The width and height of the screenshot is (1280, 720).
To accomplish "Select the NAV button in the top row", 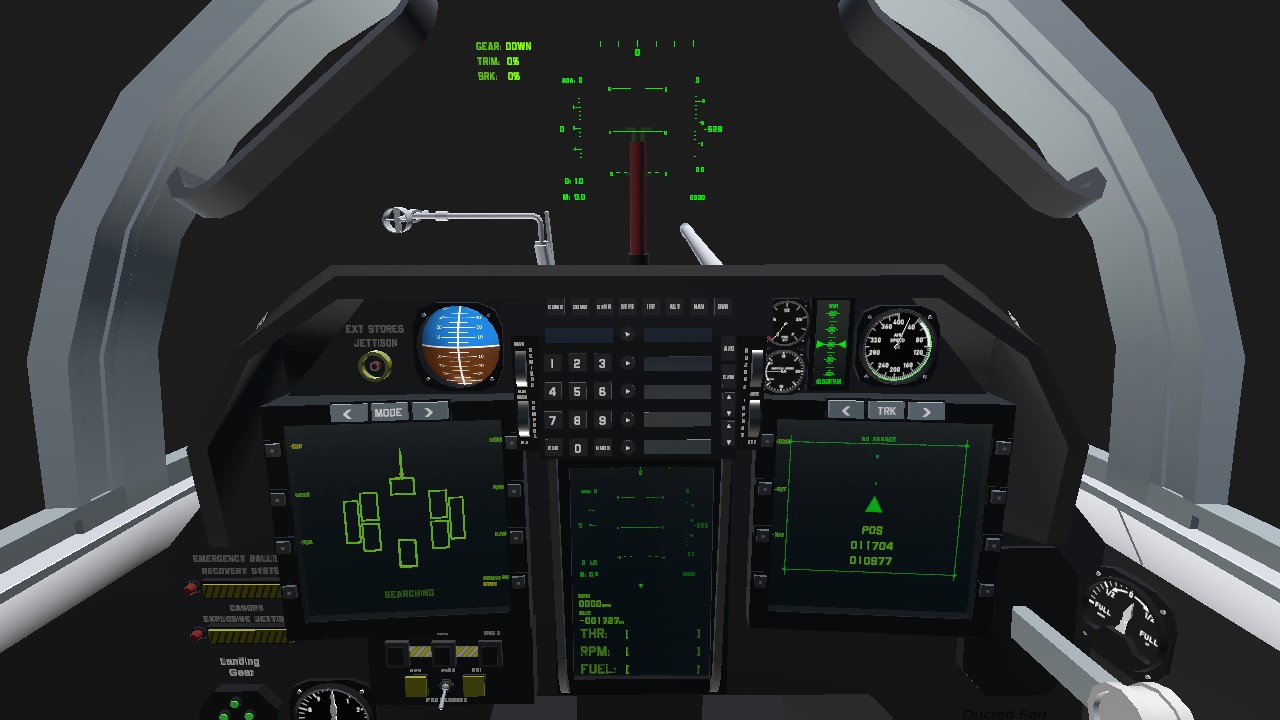I will [699, 307].
